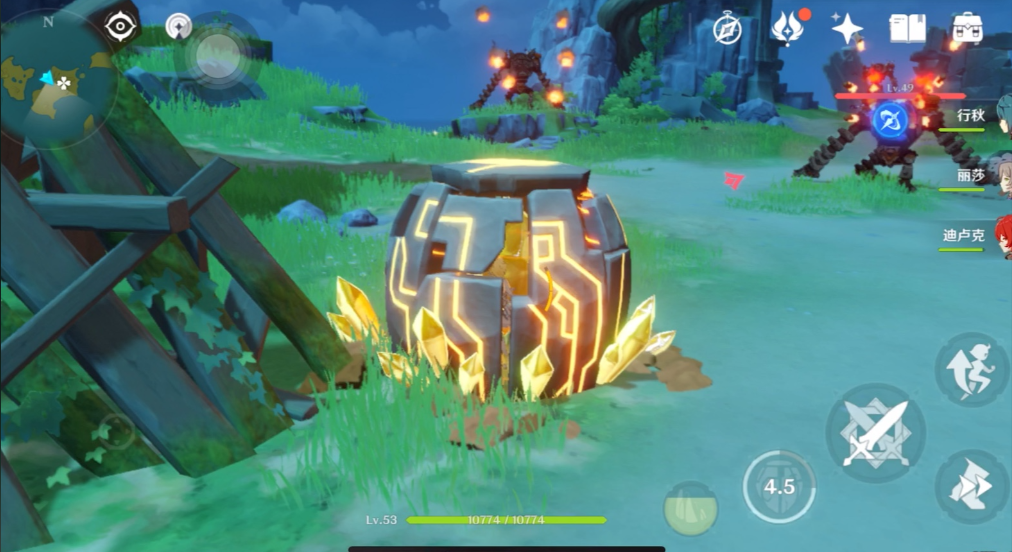Tap the sprint dash button
Viewport: 1012px width, 552px height.
[x=970, y=486]
